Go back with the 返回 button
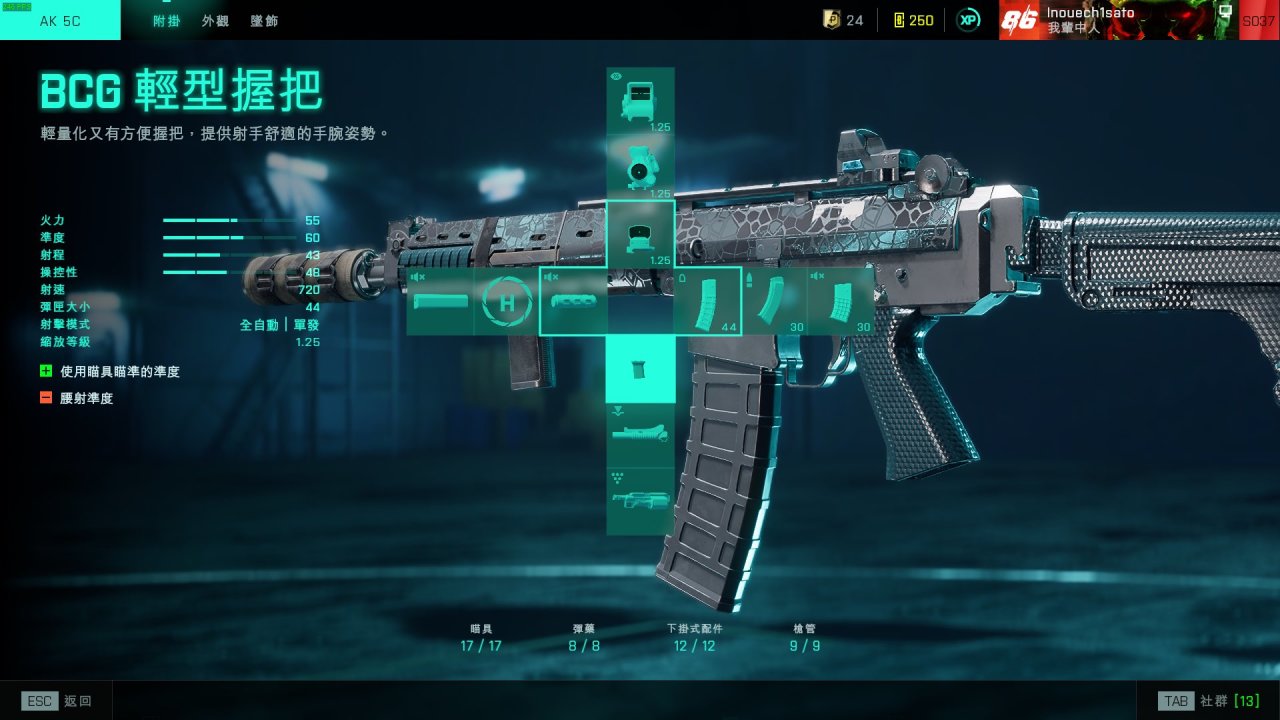The image size is (1280, 720). pos(57,701)
